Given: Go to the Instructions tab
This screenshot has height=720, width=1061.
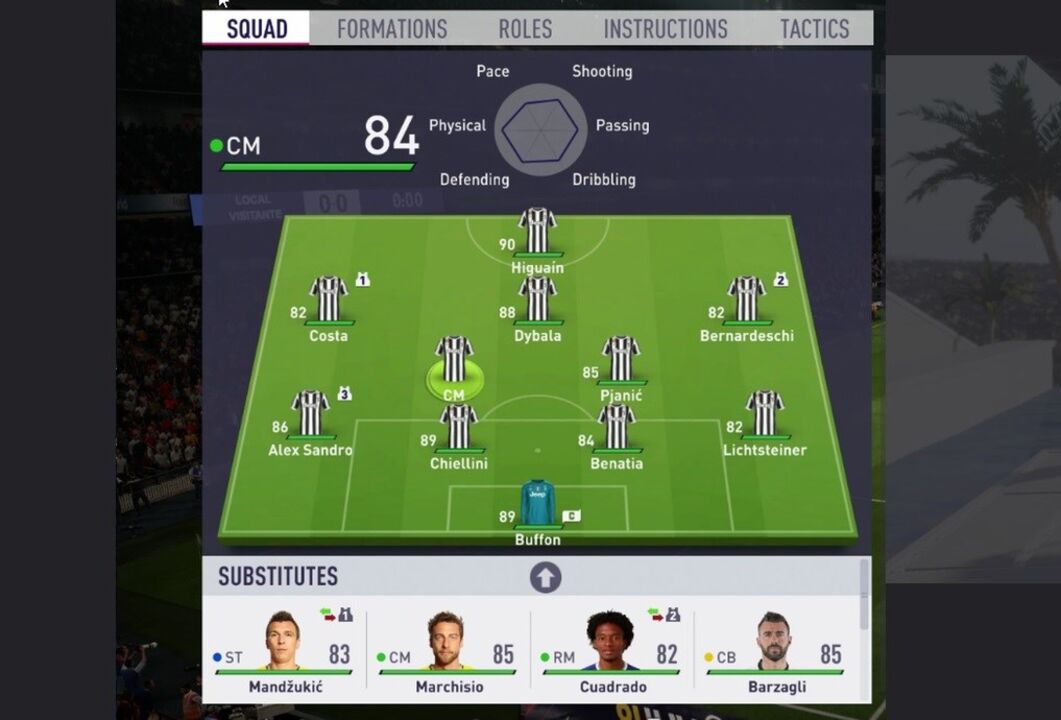Looking at the screenshot, I should point(665,29).
